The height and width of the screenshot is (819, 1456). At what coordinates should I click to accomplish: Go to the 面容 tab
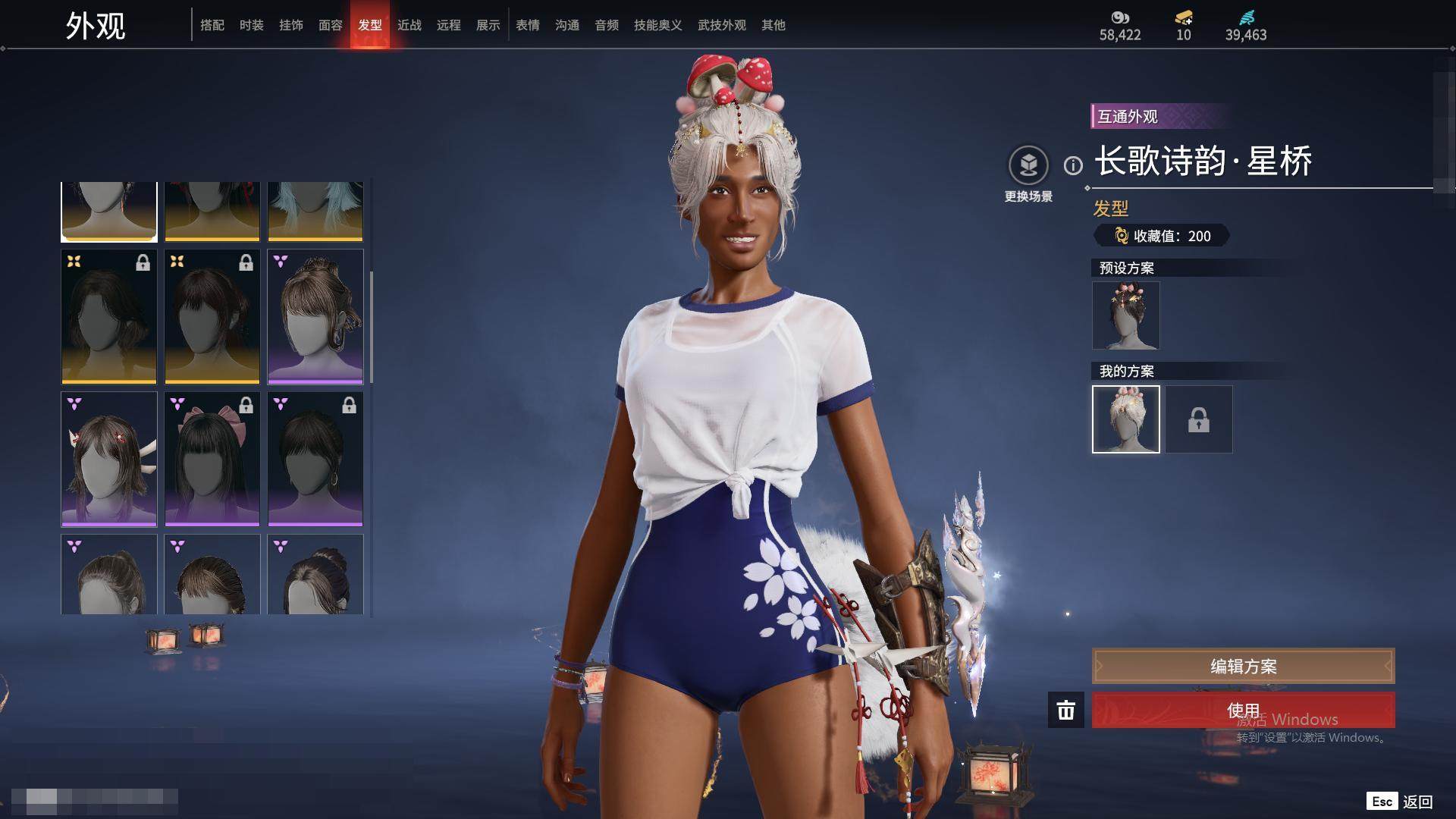coord(331,25)
